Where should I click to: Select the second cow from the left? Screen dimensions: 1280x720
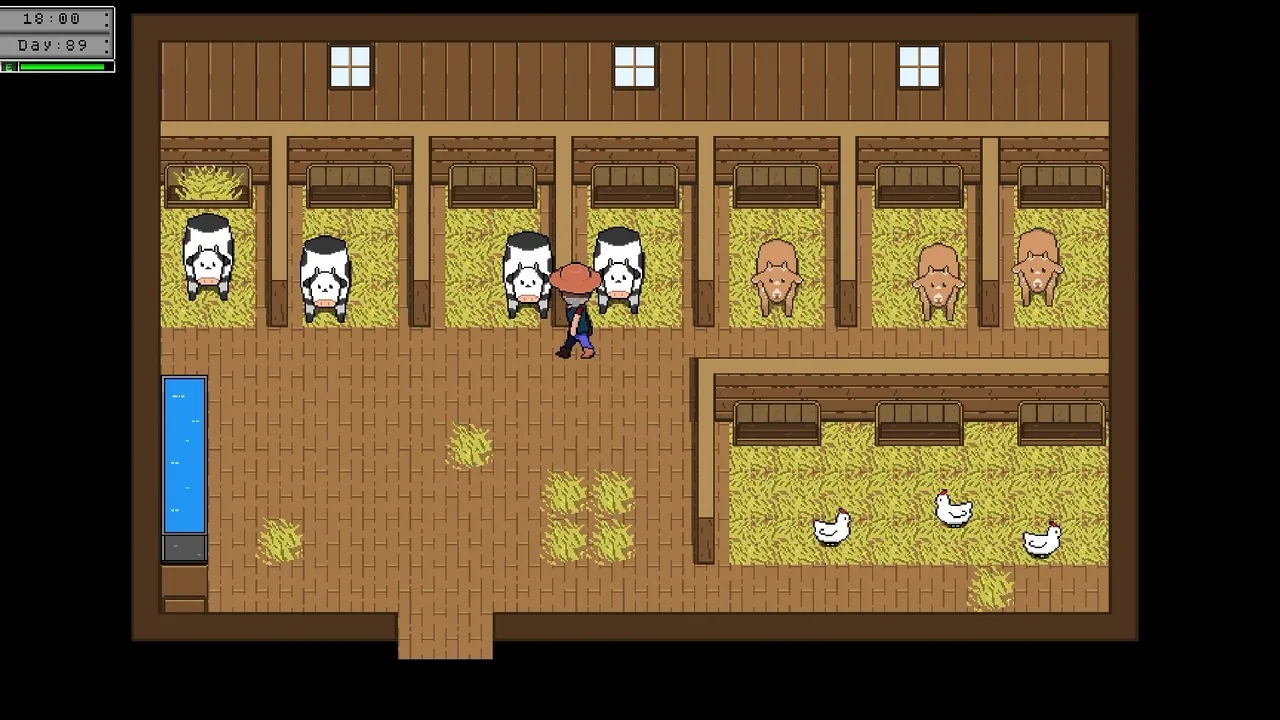tap(325, 280)
